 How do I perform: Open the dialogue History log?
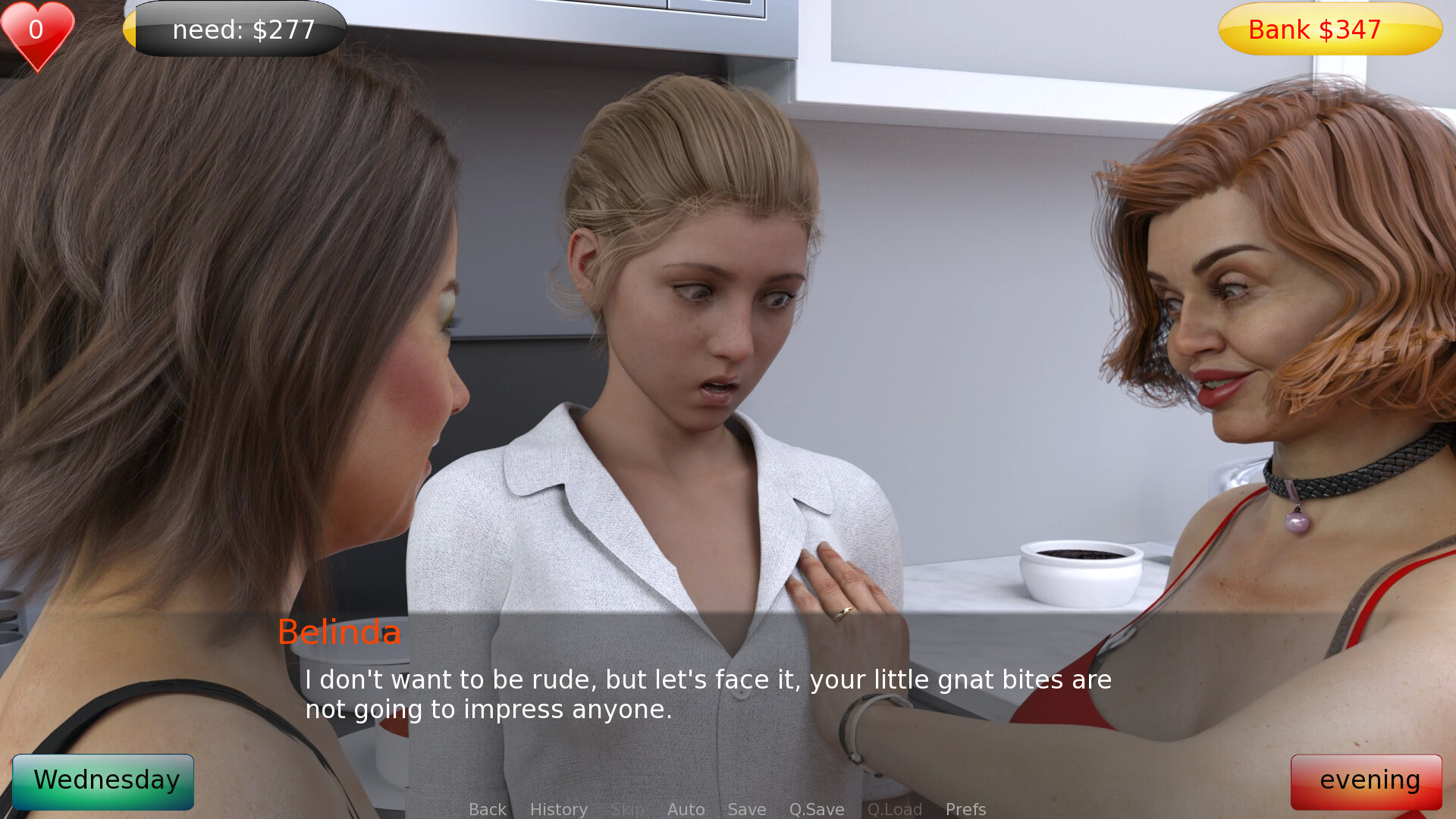tap(558, 809)
